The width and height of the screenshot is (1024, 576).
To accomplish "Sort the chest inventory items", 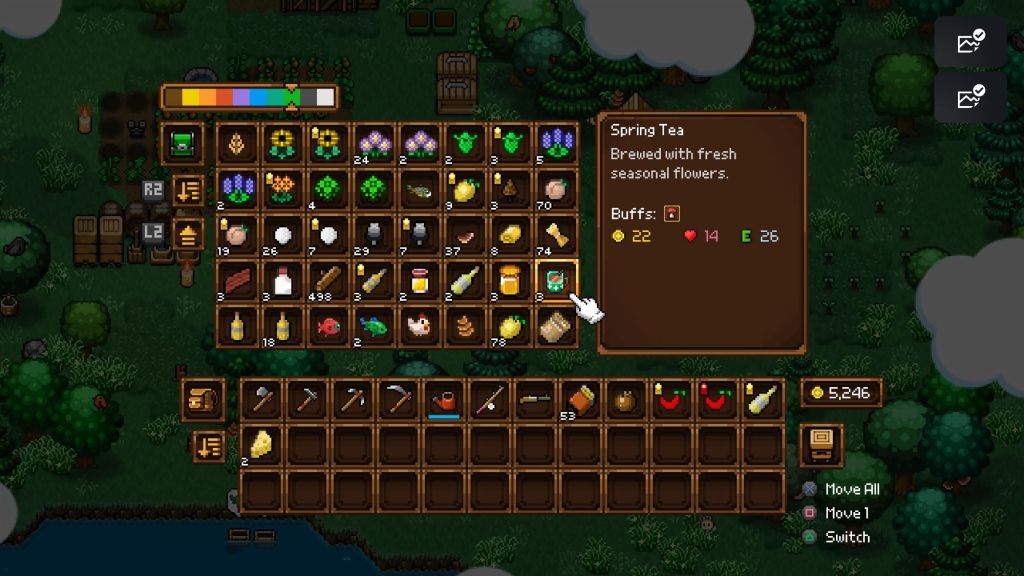I will click(x=187, y=189).
